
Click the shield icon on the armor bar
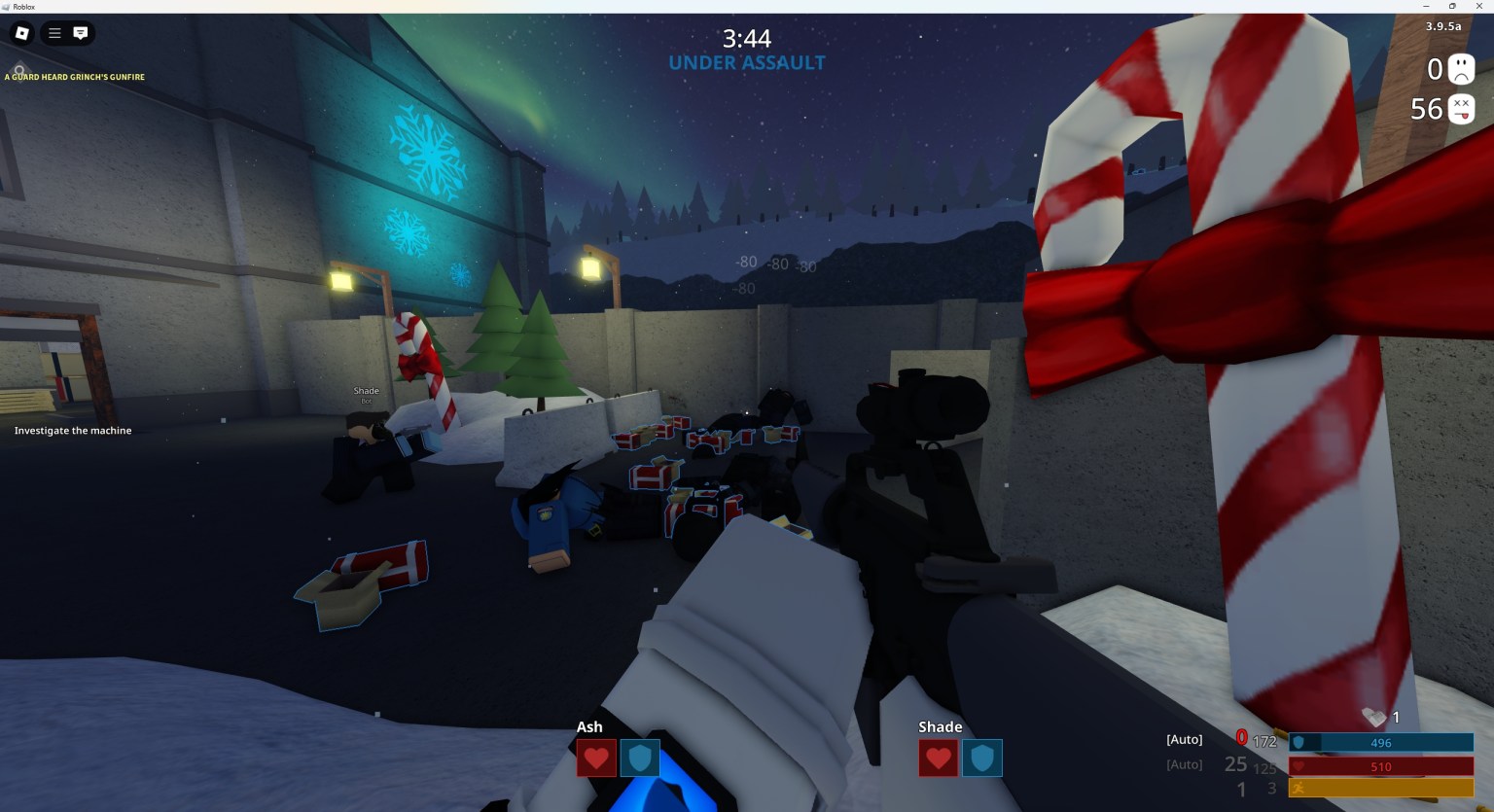pos(1300,742)
